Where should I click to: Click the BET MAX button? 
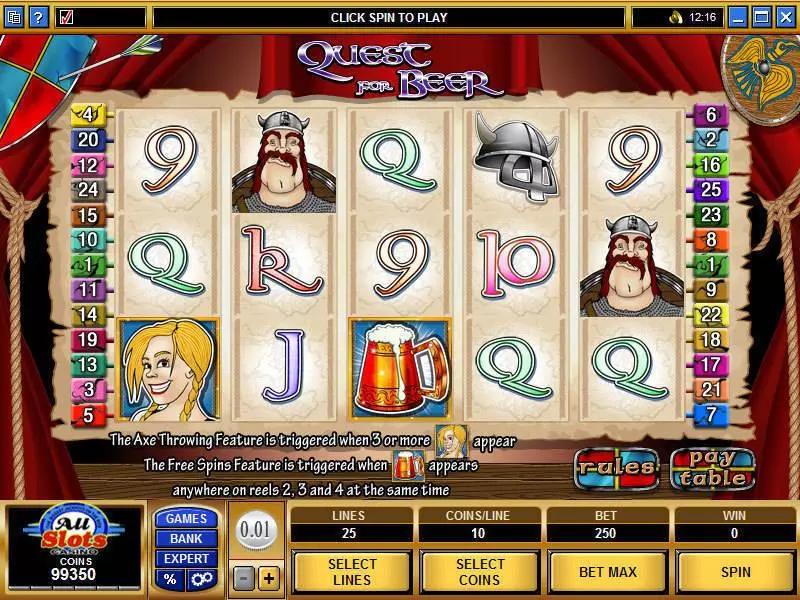click(x=607, y=571)
